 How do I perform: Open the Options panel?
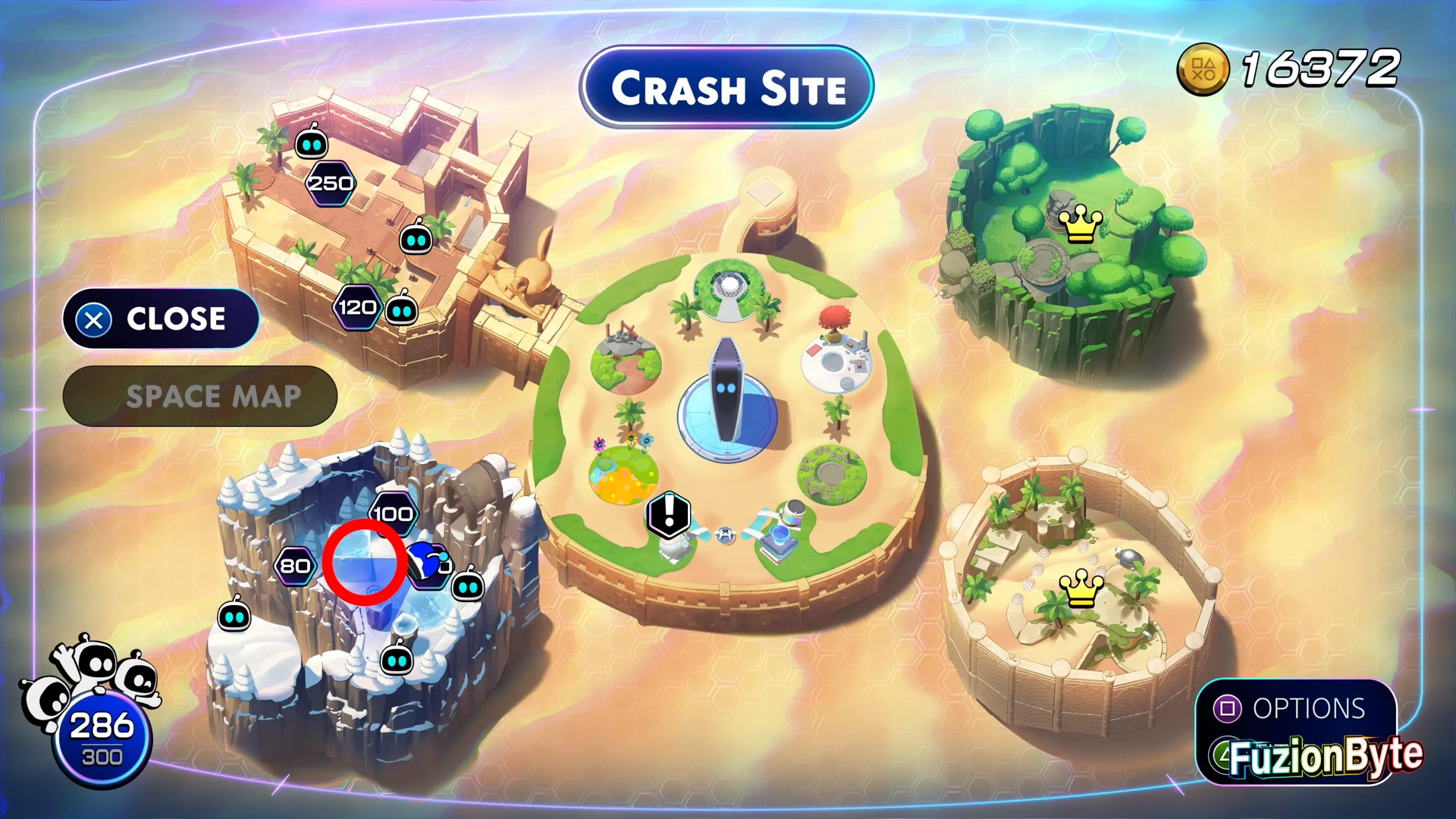pyautogui.click(x=1295, y=708)
